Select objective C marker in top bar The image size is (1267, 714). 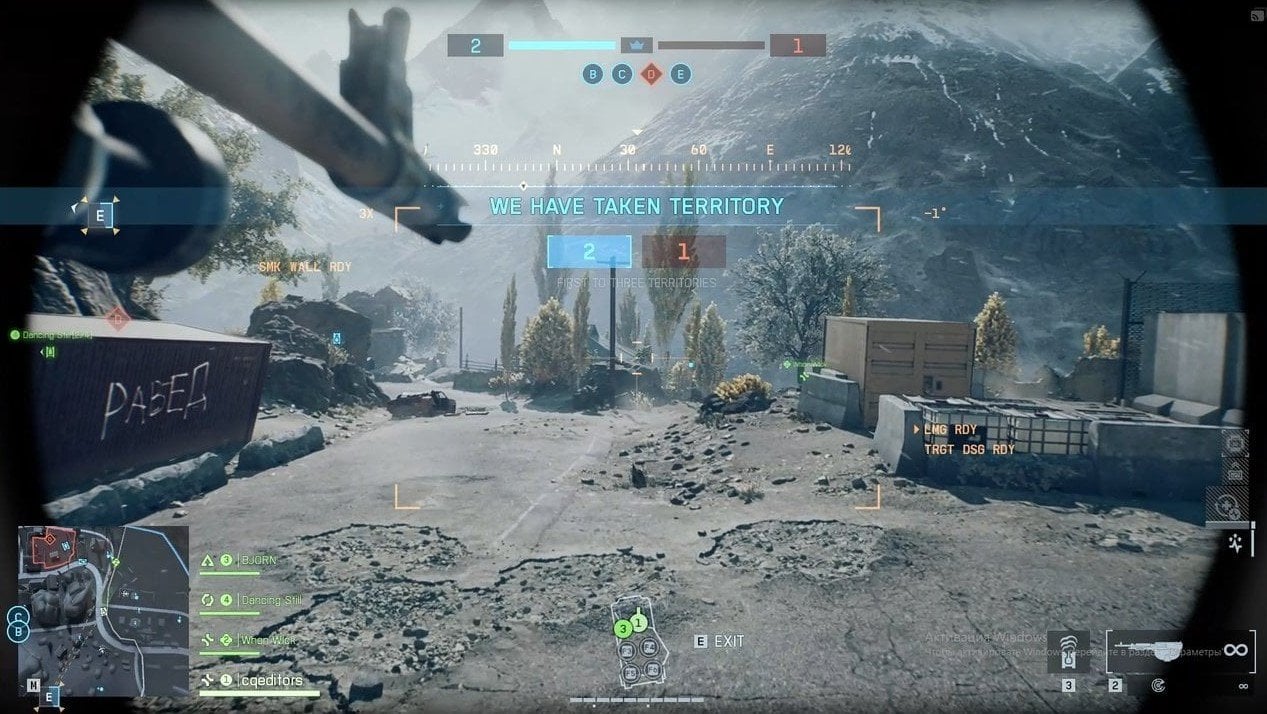[622, 74]
